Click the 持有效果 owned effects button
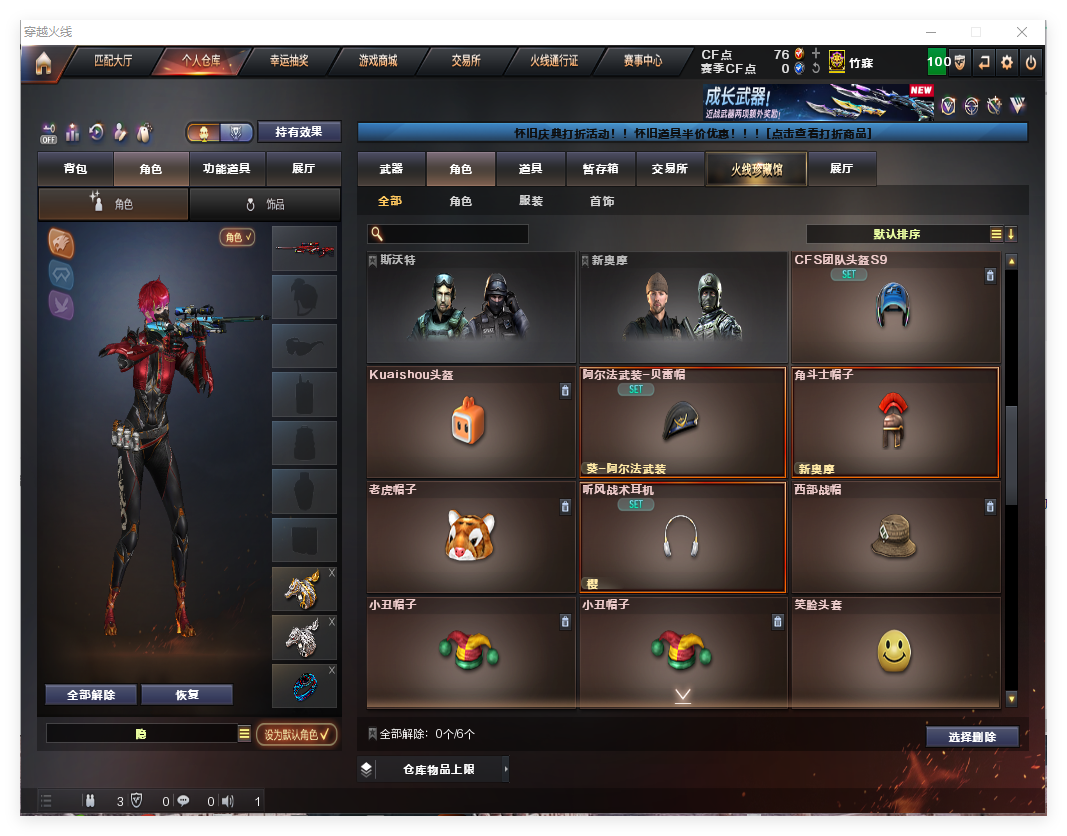Screen dimensions: 1067x836 pos(299,132)
